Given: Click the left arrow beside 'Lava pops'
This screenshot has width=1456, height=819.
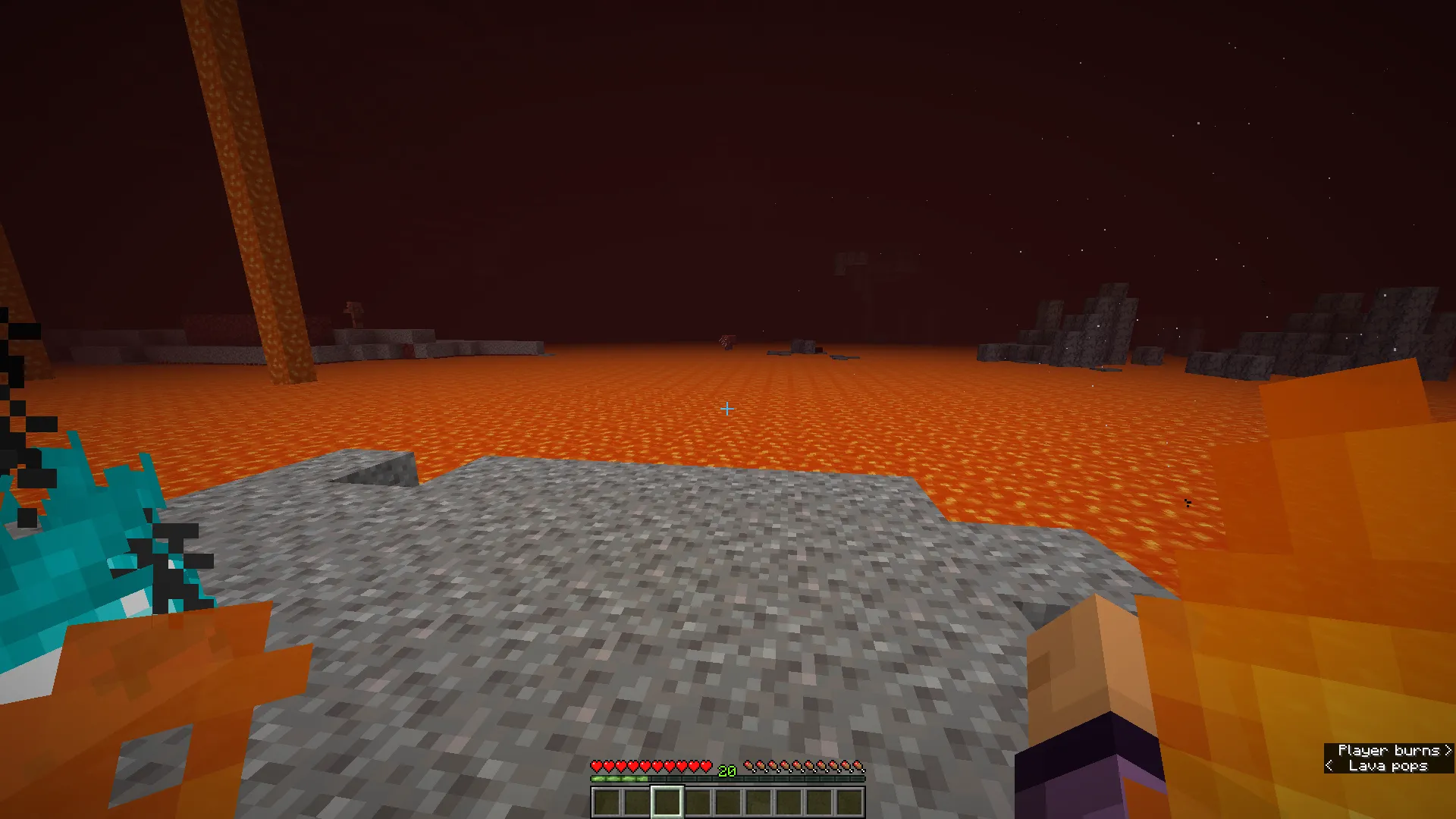Looking at the screenshot, I should 1328,766.
